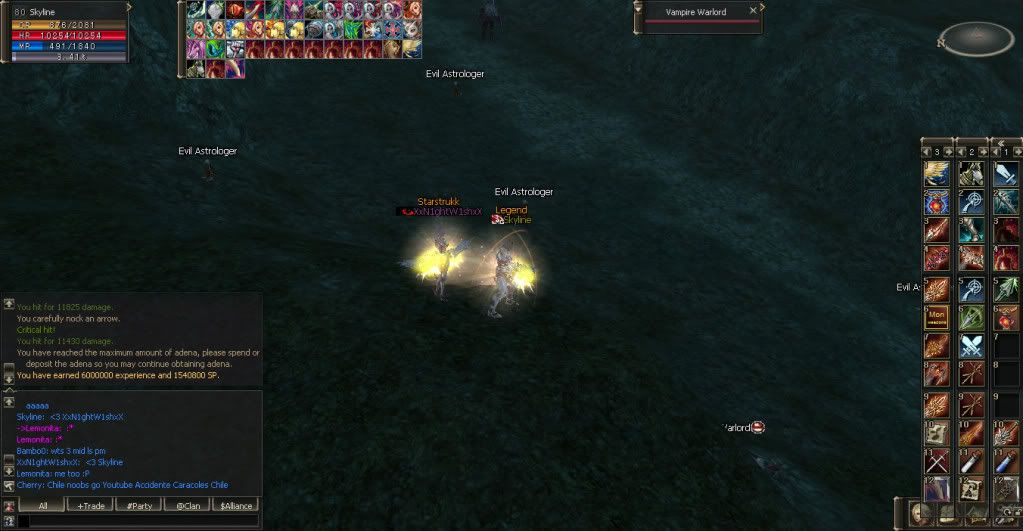Select the #Party chat tab
The image size is (1023, 531).
point(140,505)
